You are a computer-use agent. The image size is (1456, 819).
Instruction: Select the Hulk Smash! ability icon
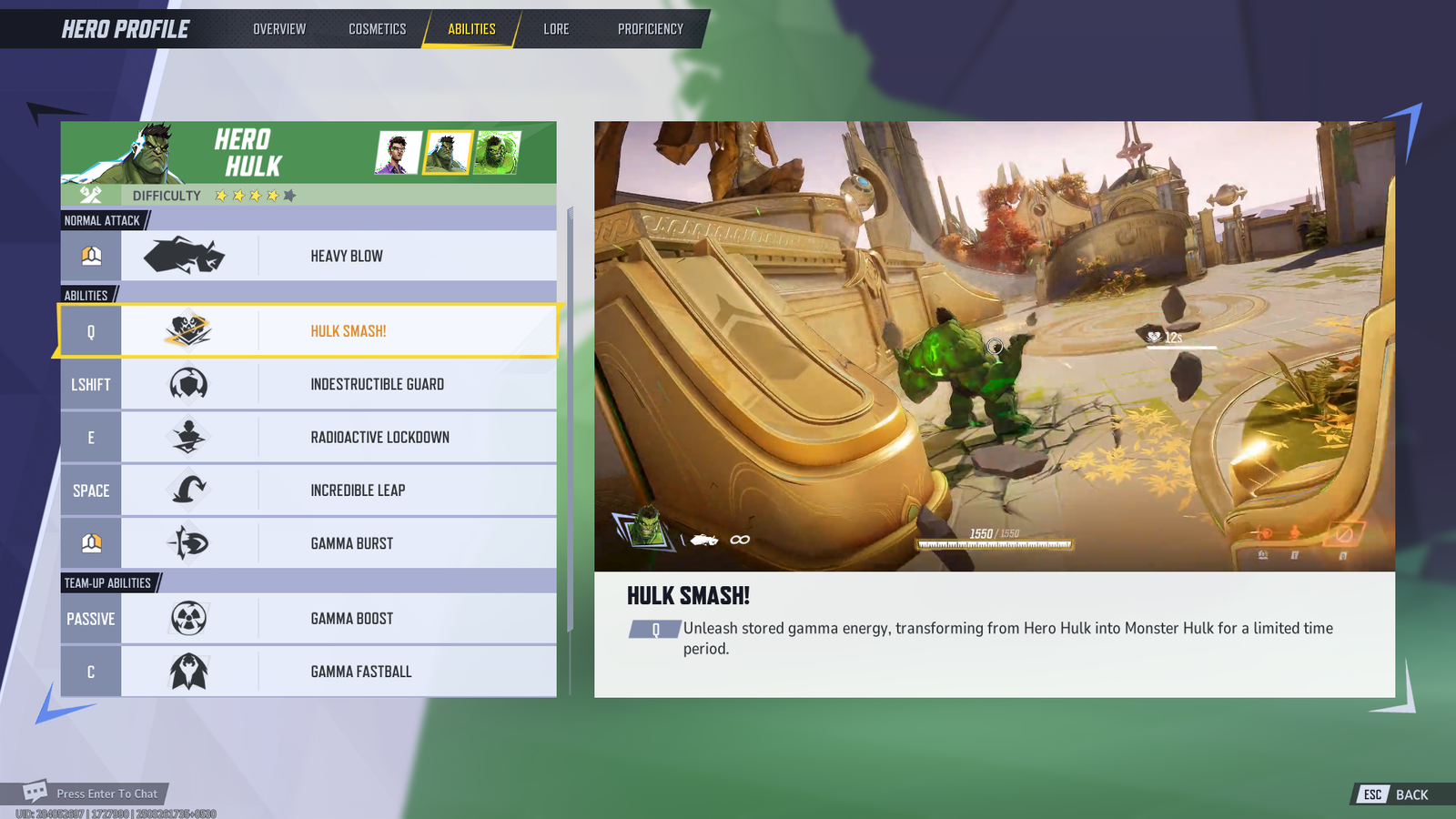point(187,330)
